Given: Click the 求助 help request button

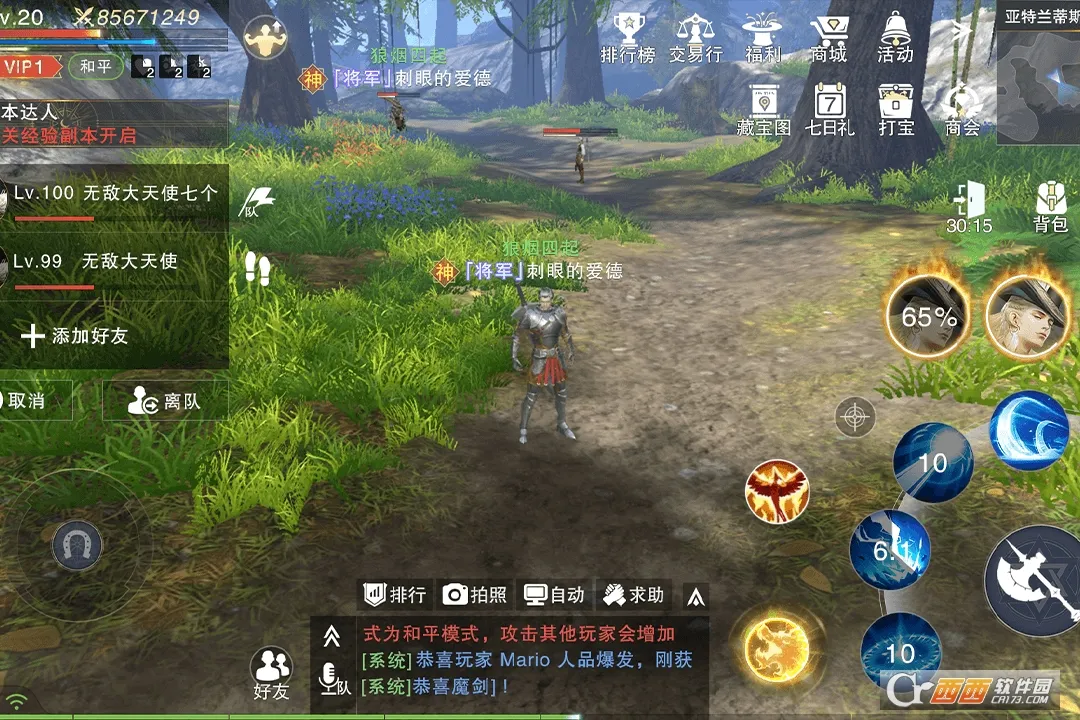Looking at the screenshot, I should (634, 595).
